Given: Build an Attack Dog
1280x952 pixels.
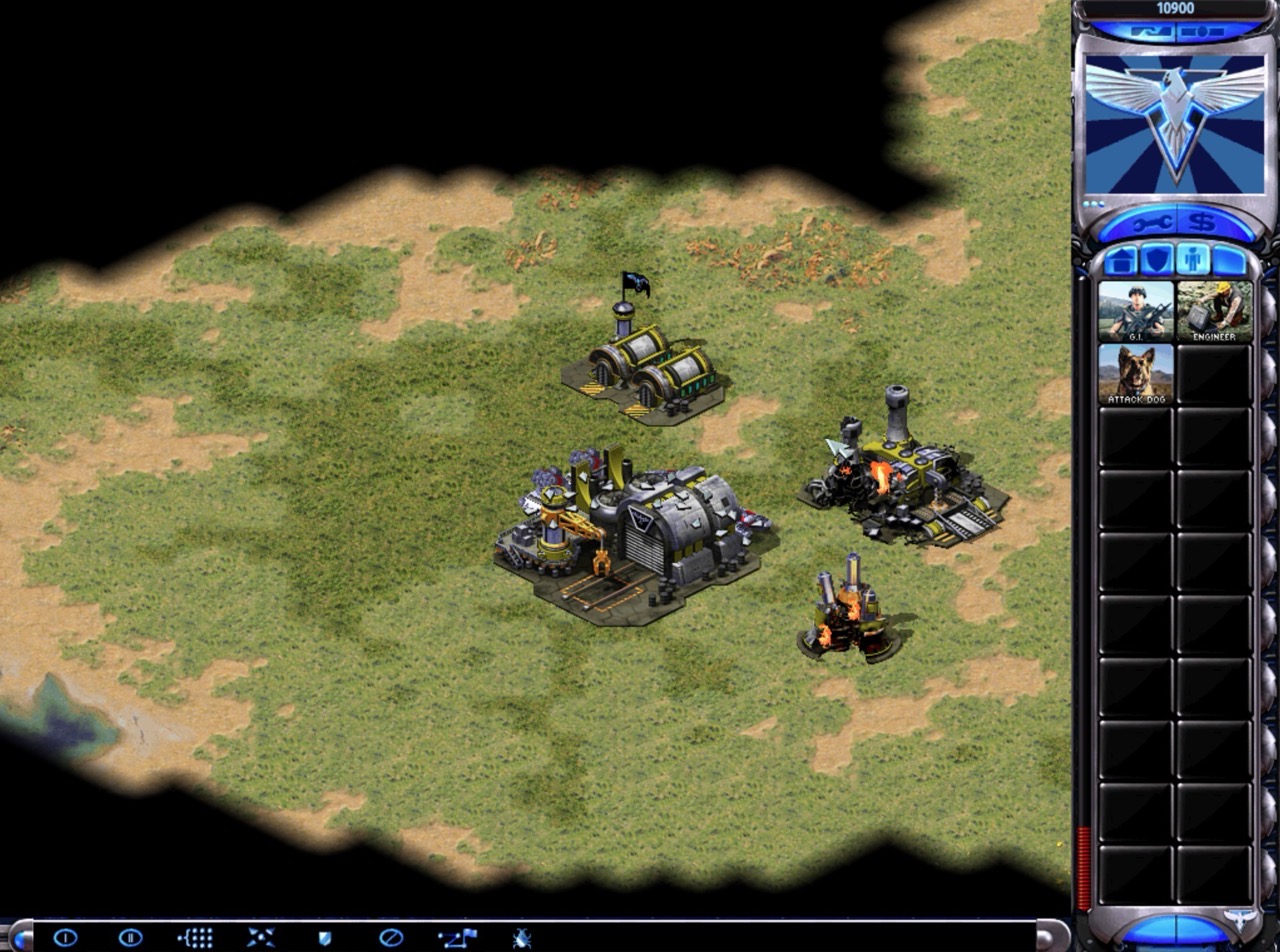Looking at the screenshot, I should 1135,374.
